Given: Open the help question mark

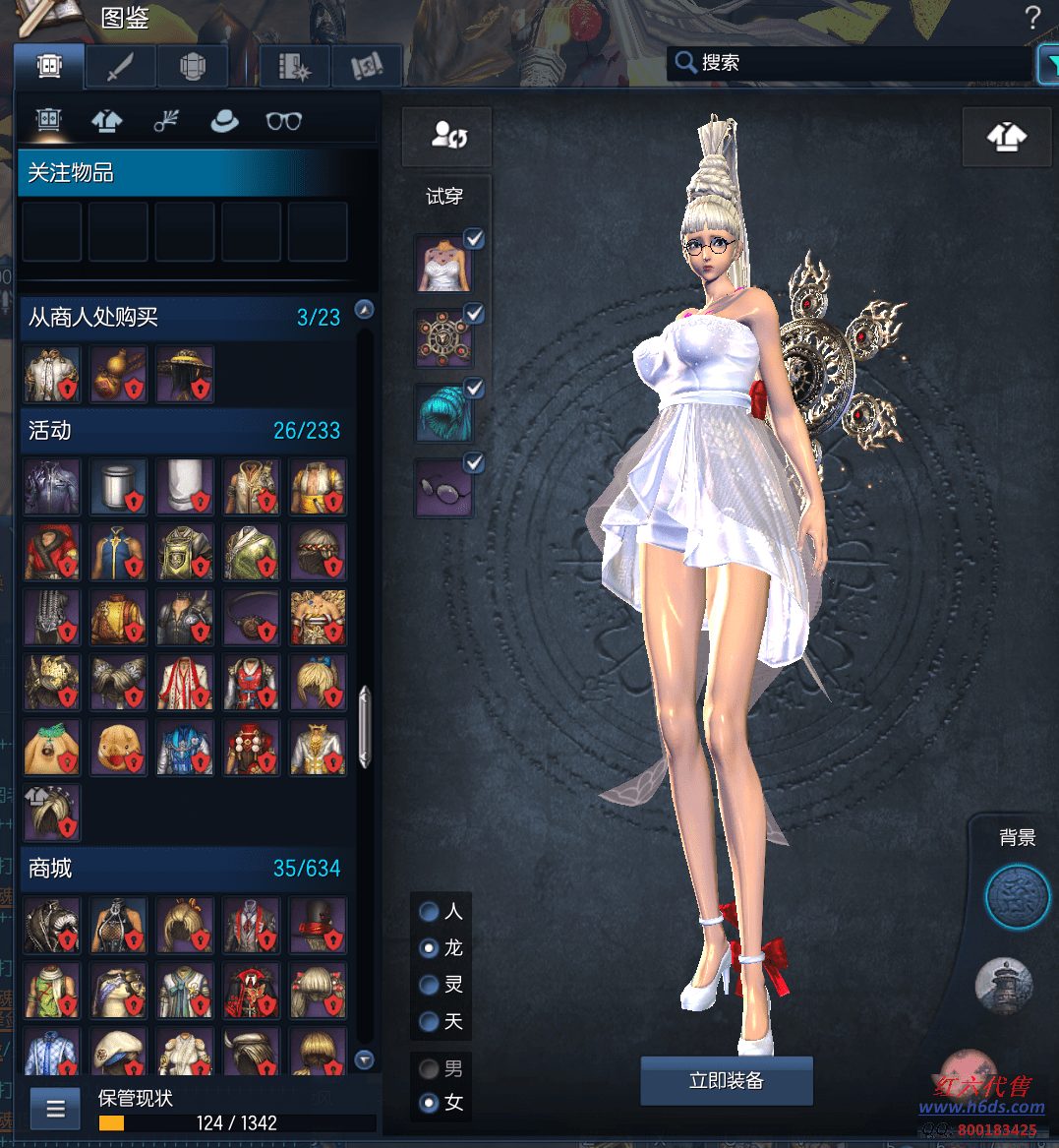Looking at the screenshot, I should [1031, 17].
